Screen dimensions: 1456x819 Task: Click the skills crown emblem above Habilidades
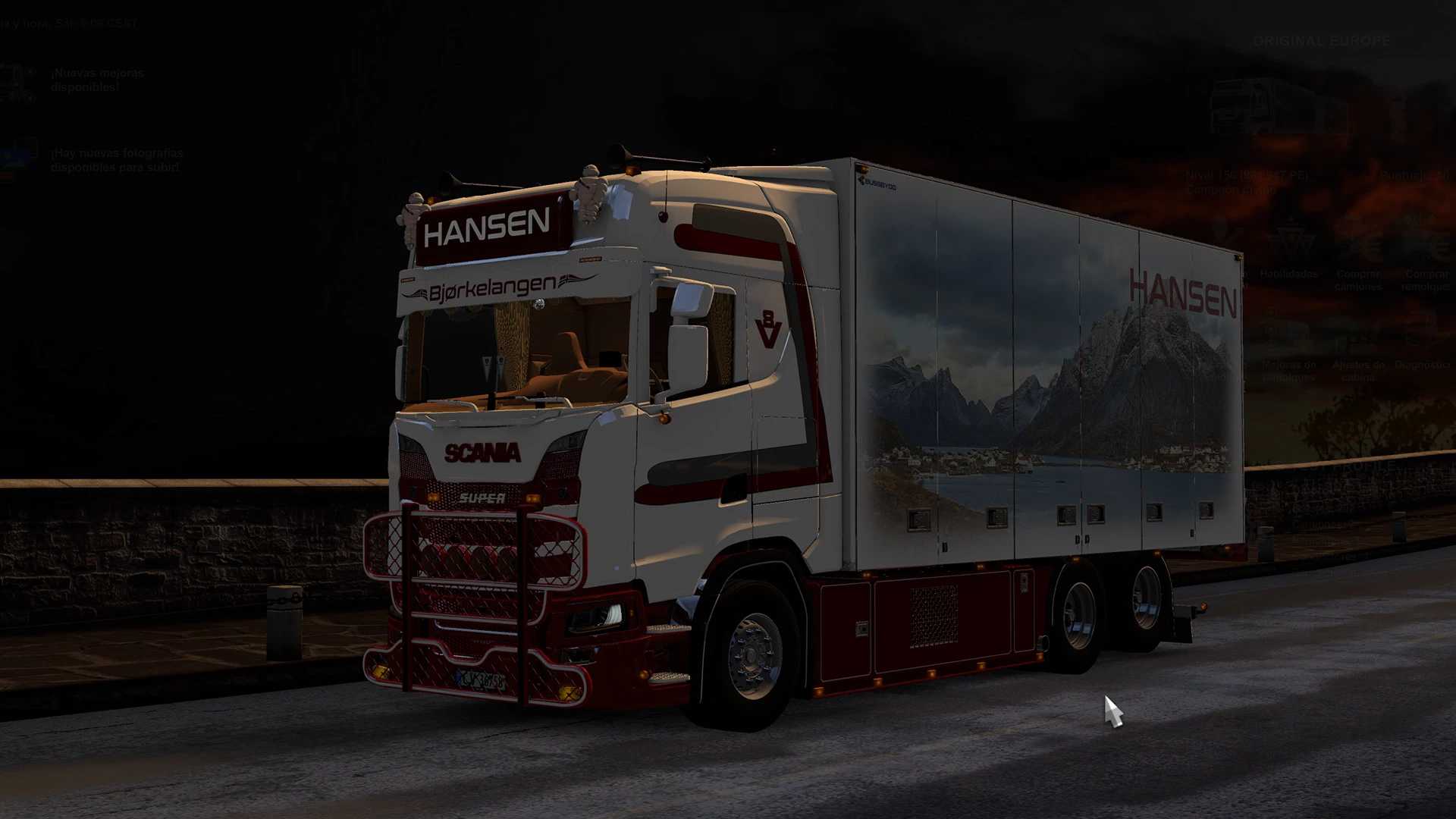tap(1290, 237)
